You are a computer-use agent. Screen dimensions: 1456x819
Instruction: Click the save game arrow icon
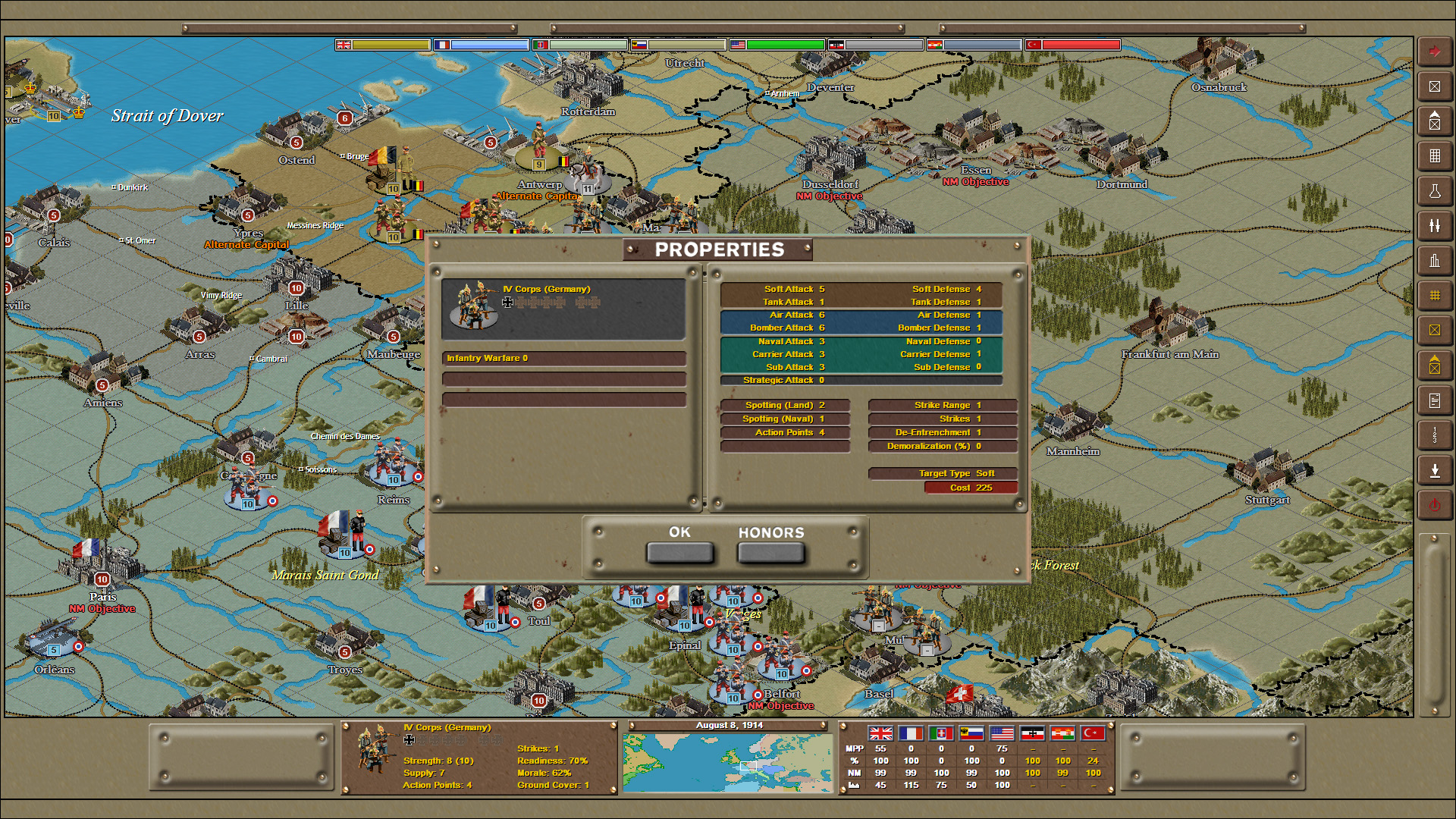[1435, 469]
